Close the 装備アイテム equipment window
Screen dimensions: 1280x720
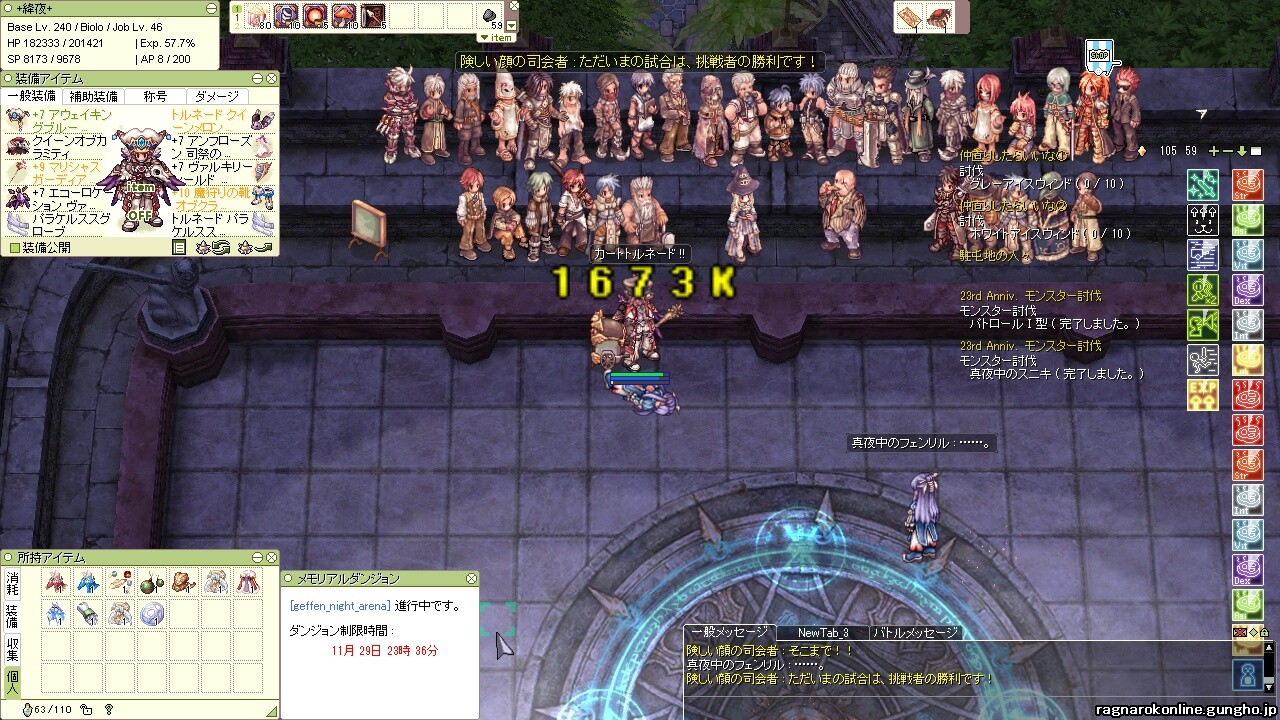click(271, 78)
